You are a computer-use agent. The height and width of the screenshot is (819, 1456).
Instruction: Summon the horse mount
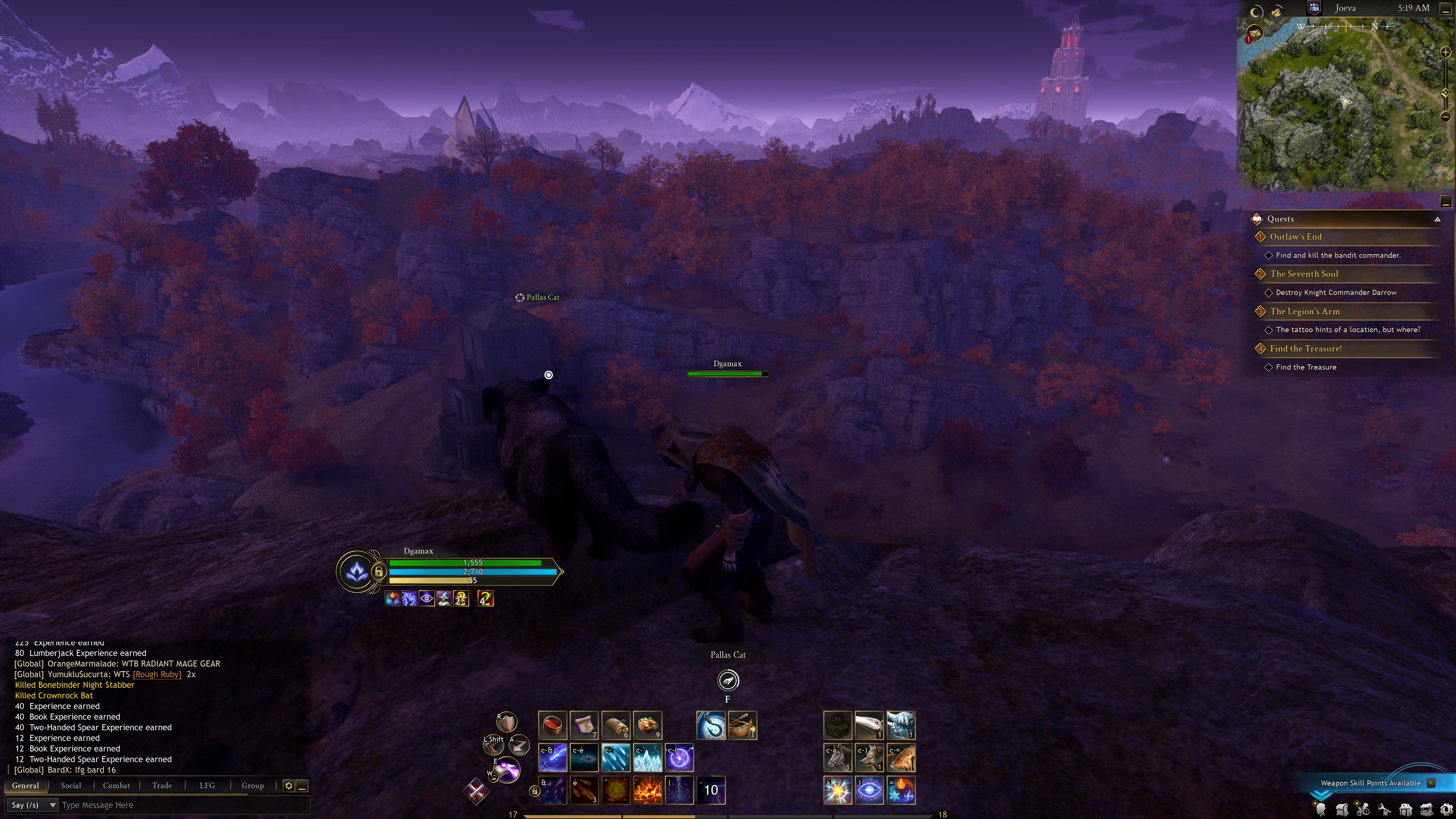(838, 758)
